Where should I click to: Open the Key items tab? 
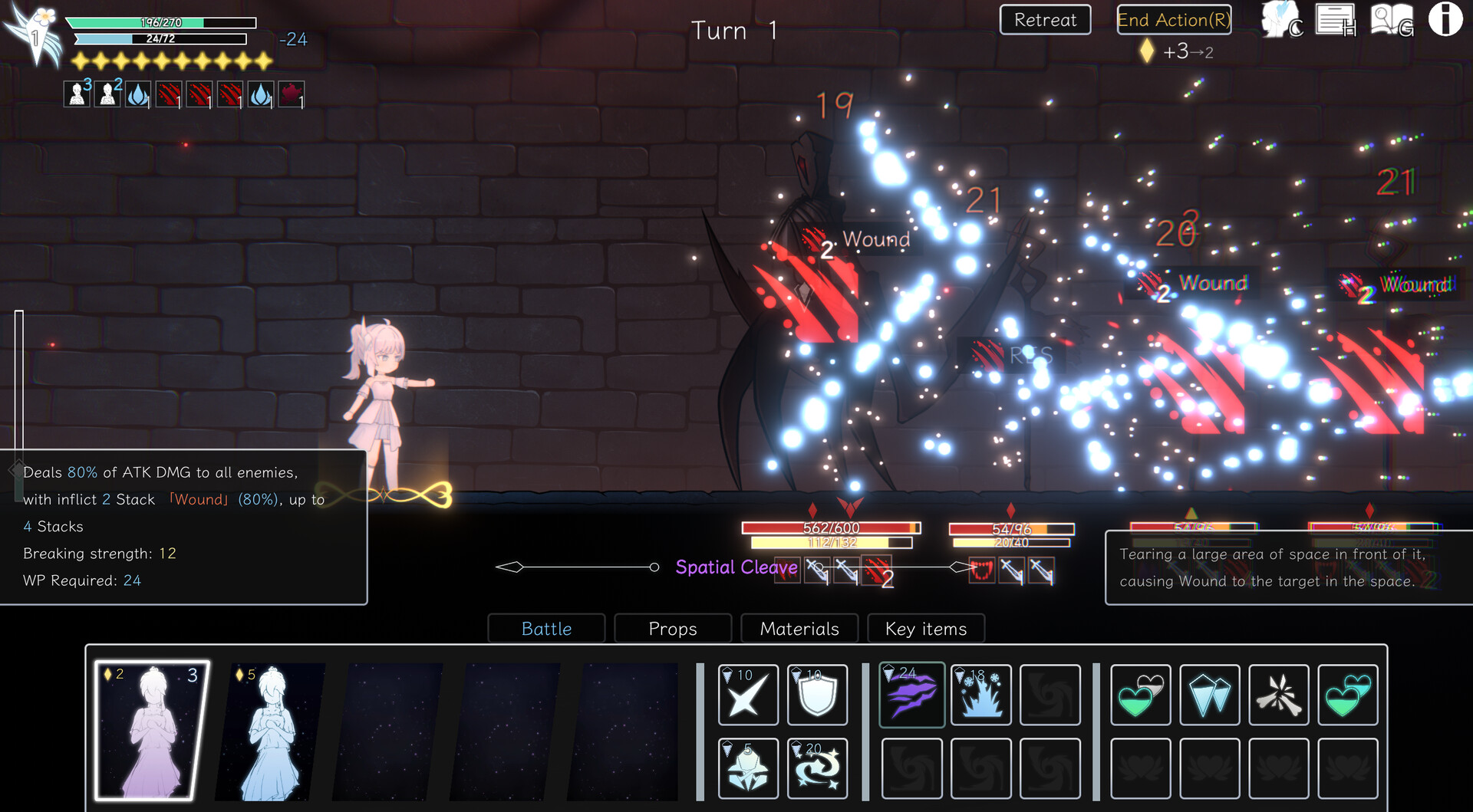pyautogui.click(x=924, y=629)
